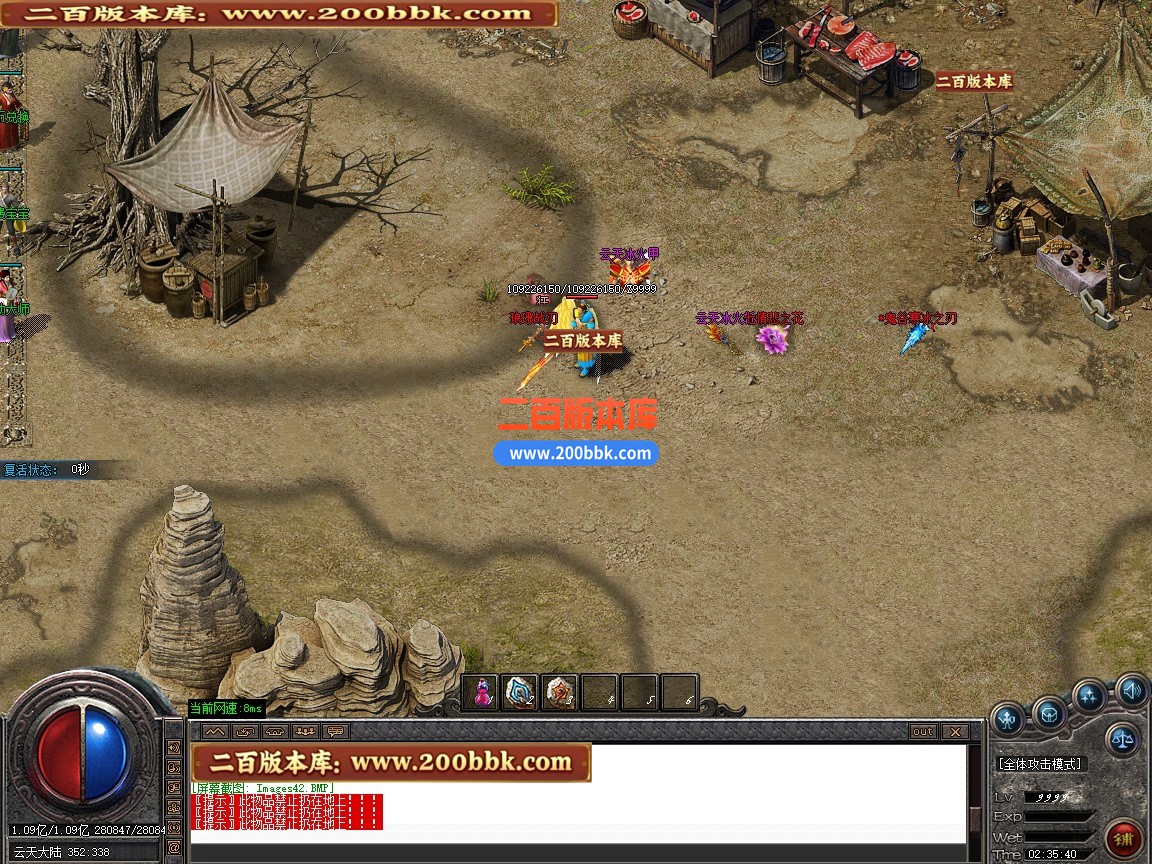
Task: Open the speech bubble chat bar button
Action: coord(335,732)
